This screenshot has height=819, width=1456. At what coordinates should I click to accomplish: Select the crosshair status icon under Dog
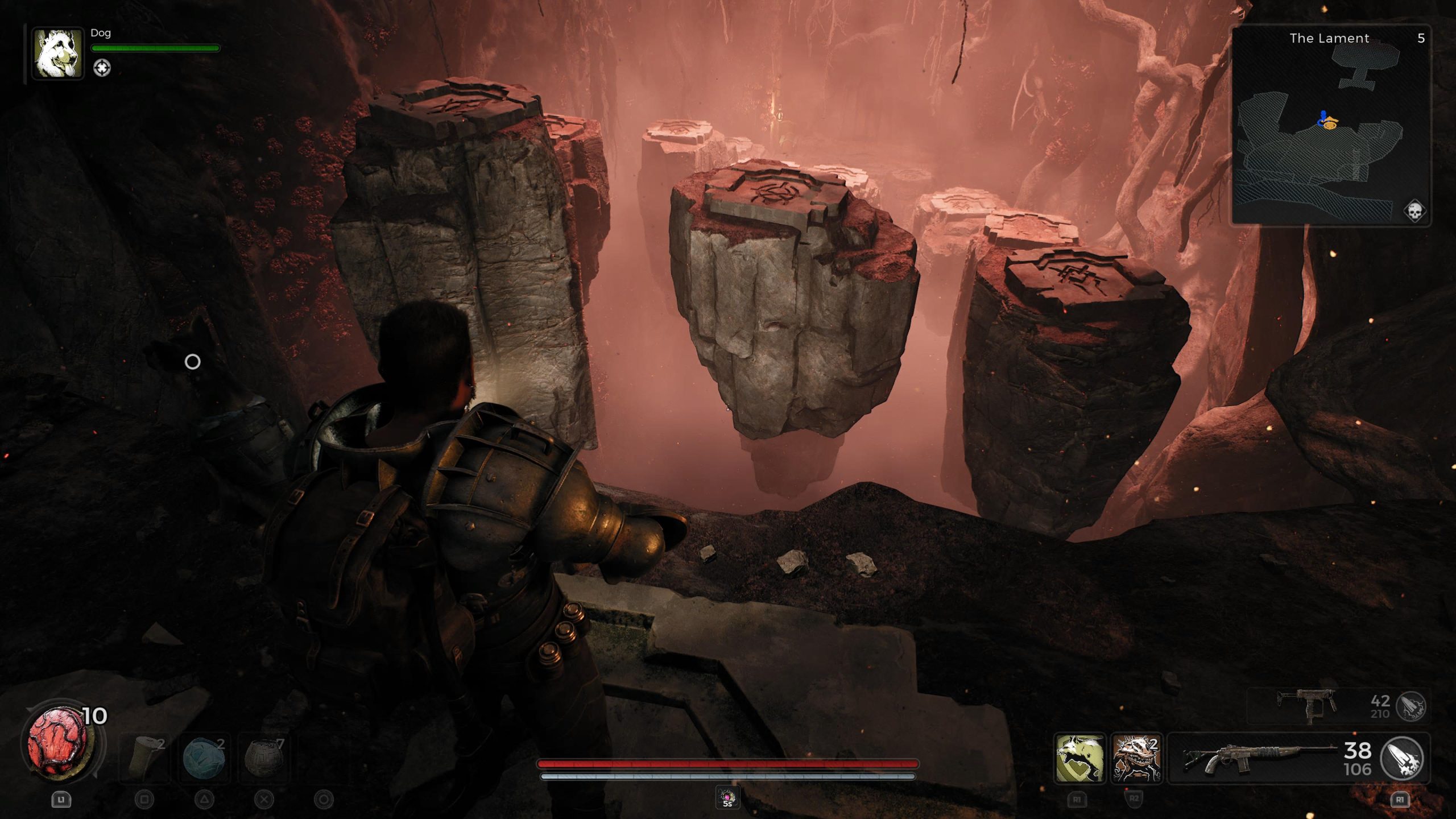[x=102, y=68]
